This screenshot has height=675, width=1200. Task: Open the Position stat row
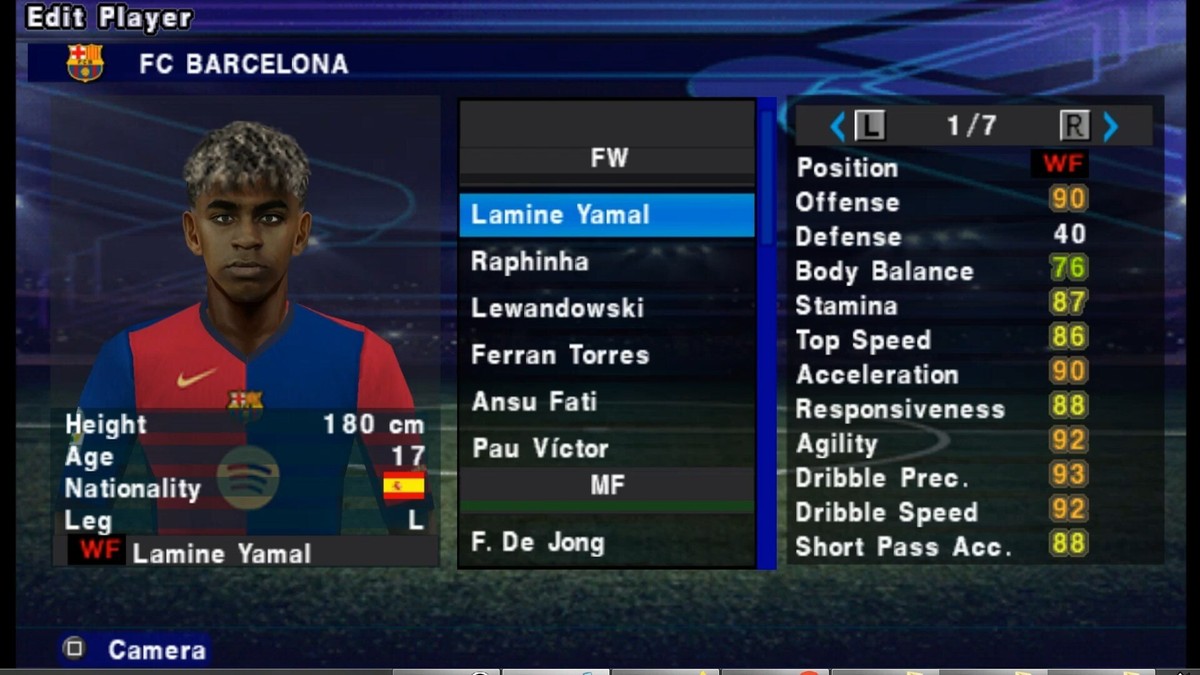click(x=940, y=167)
